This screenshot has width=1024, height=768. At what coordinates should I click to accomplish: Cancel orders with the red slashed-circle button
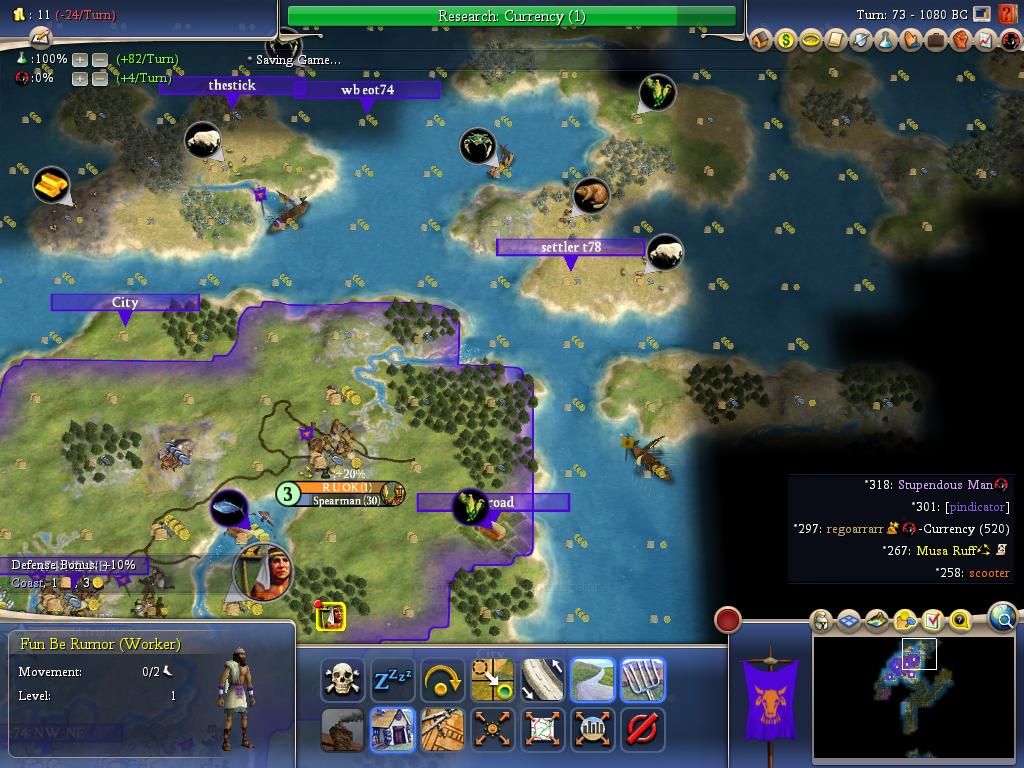(x=642, y=729)
